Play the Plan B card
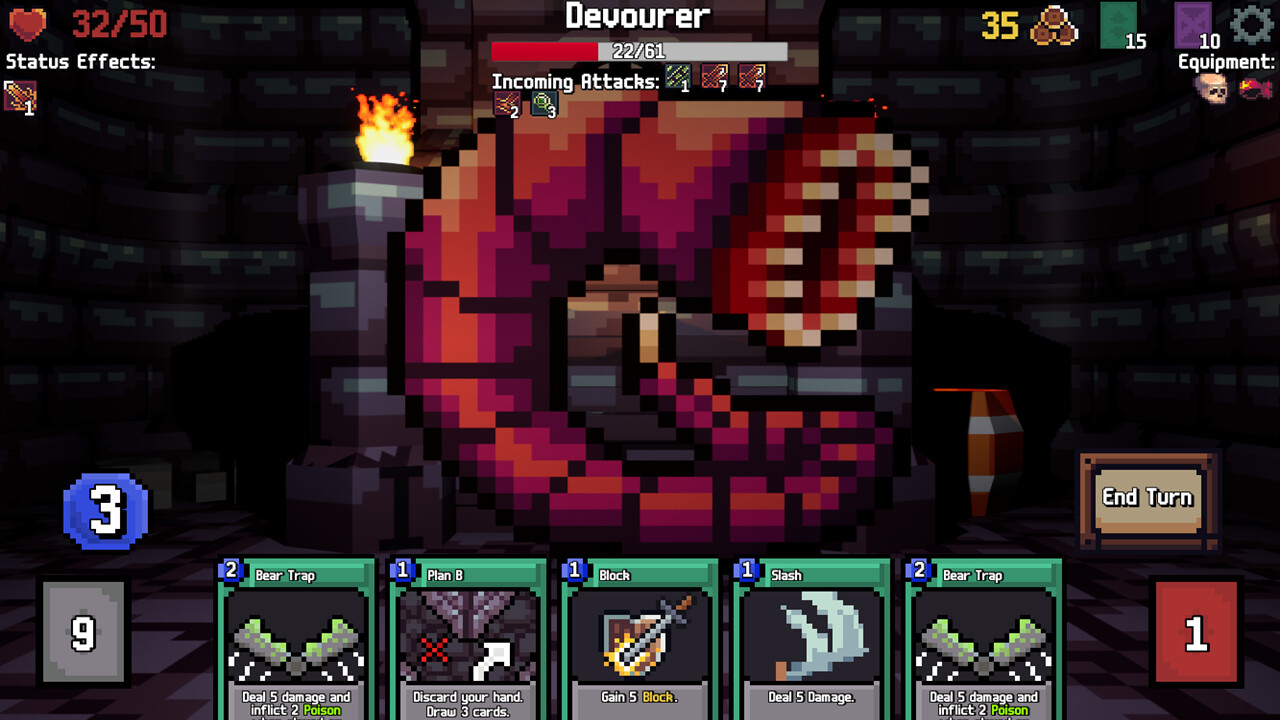1280x720 pixels. click(x=466, y=640)
